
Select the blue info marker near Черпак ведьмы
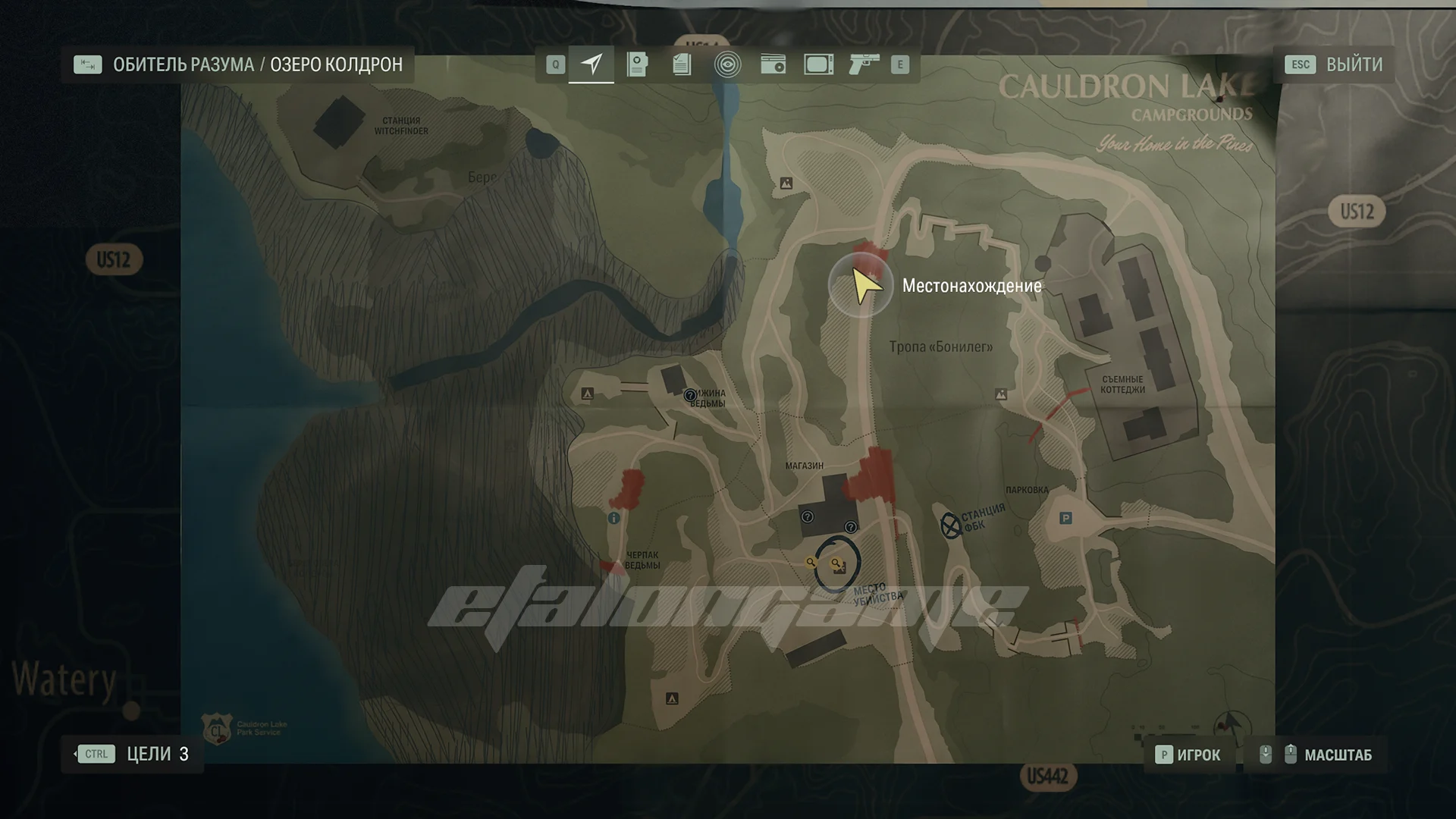tap(613, 519)
